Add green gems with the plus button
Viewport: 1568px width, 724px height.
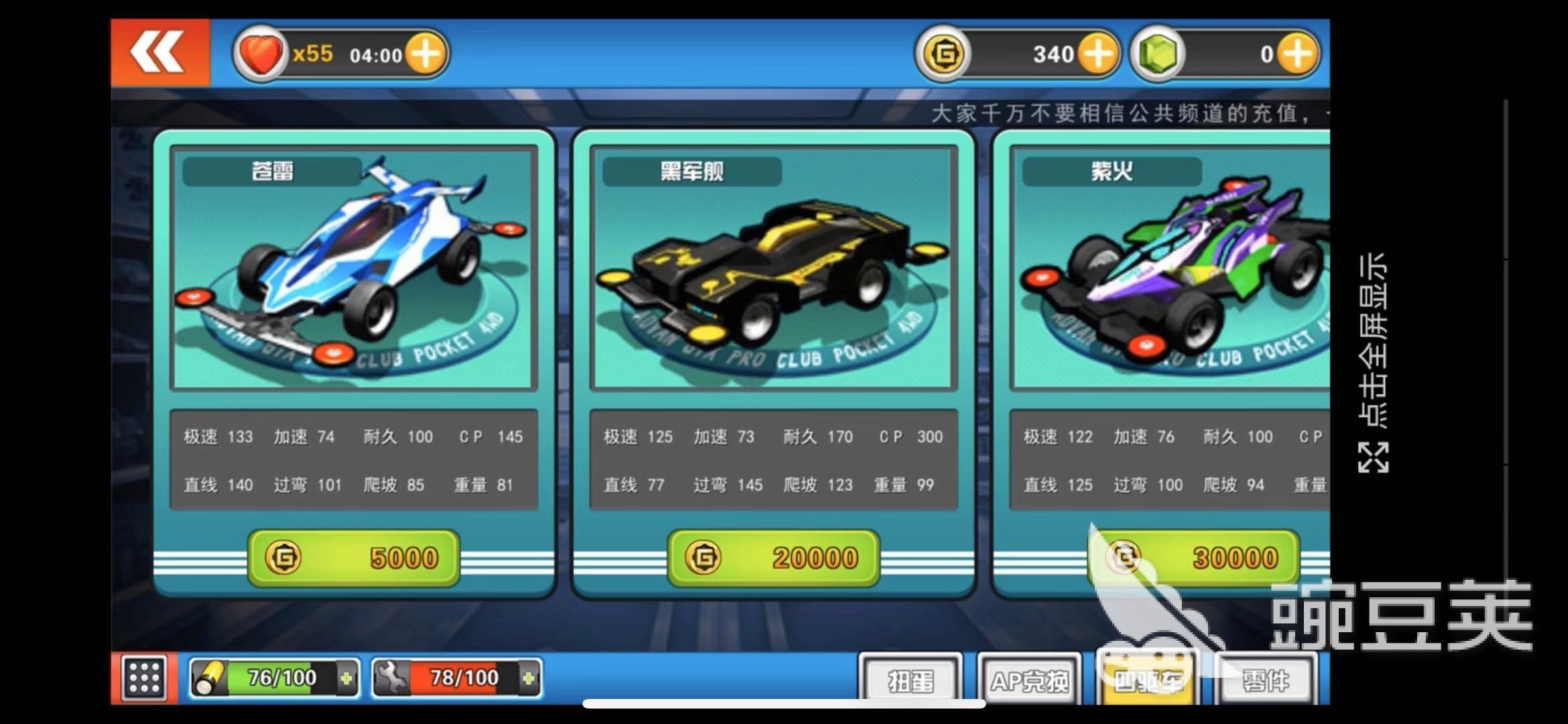(1298, 54)
